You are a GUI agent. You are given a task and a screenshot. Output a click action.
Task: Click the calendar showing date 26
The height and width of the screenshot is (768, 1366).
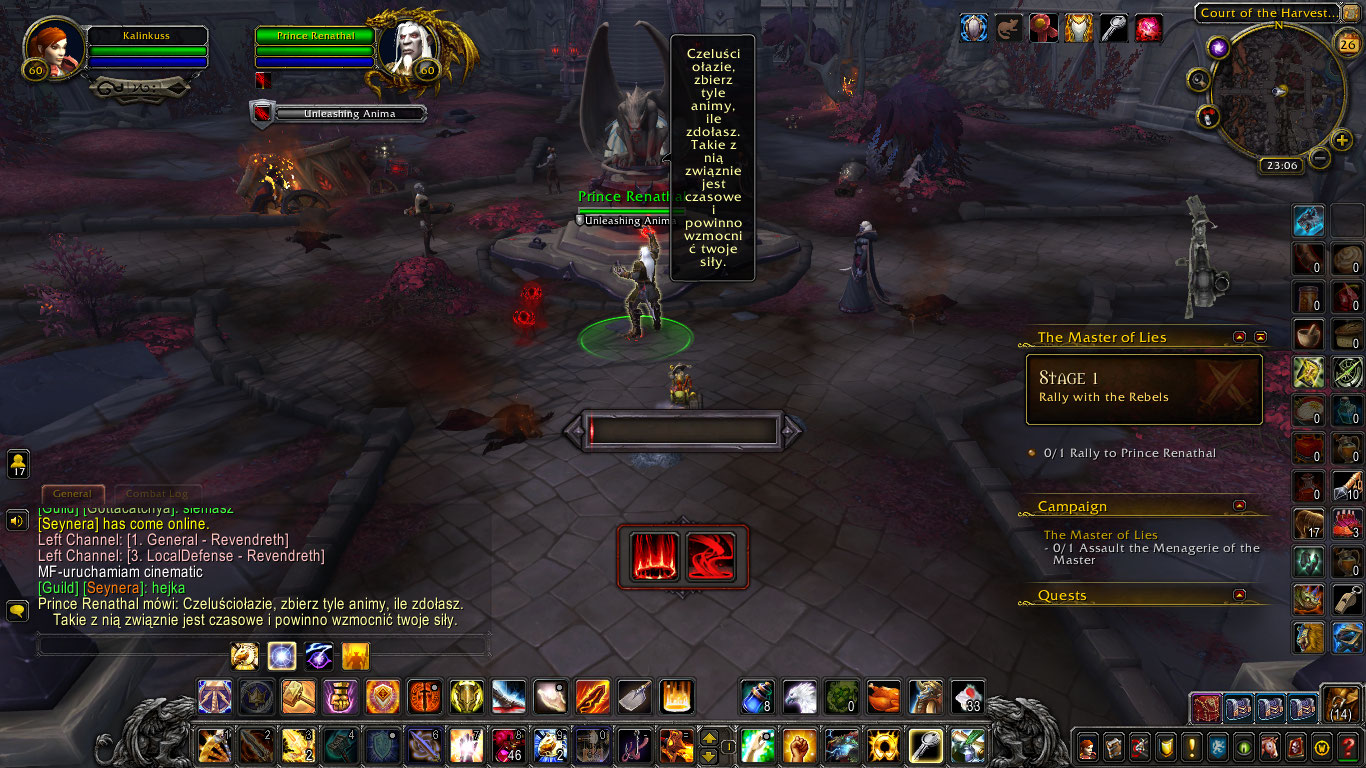coord(1346,44)
